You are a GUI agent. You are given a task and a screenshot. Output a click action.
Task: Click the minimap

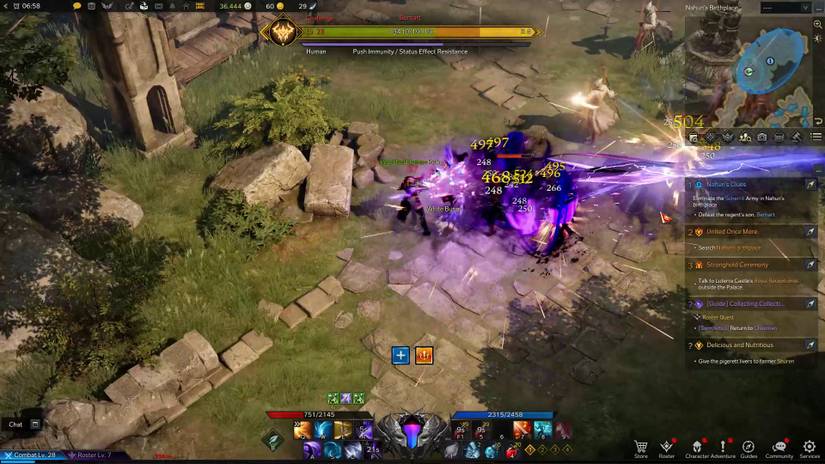768,68
